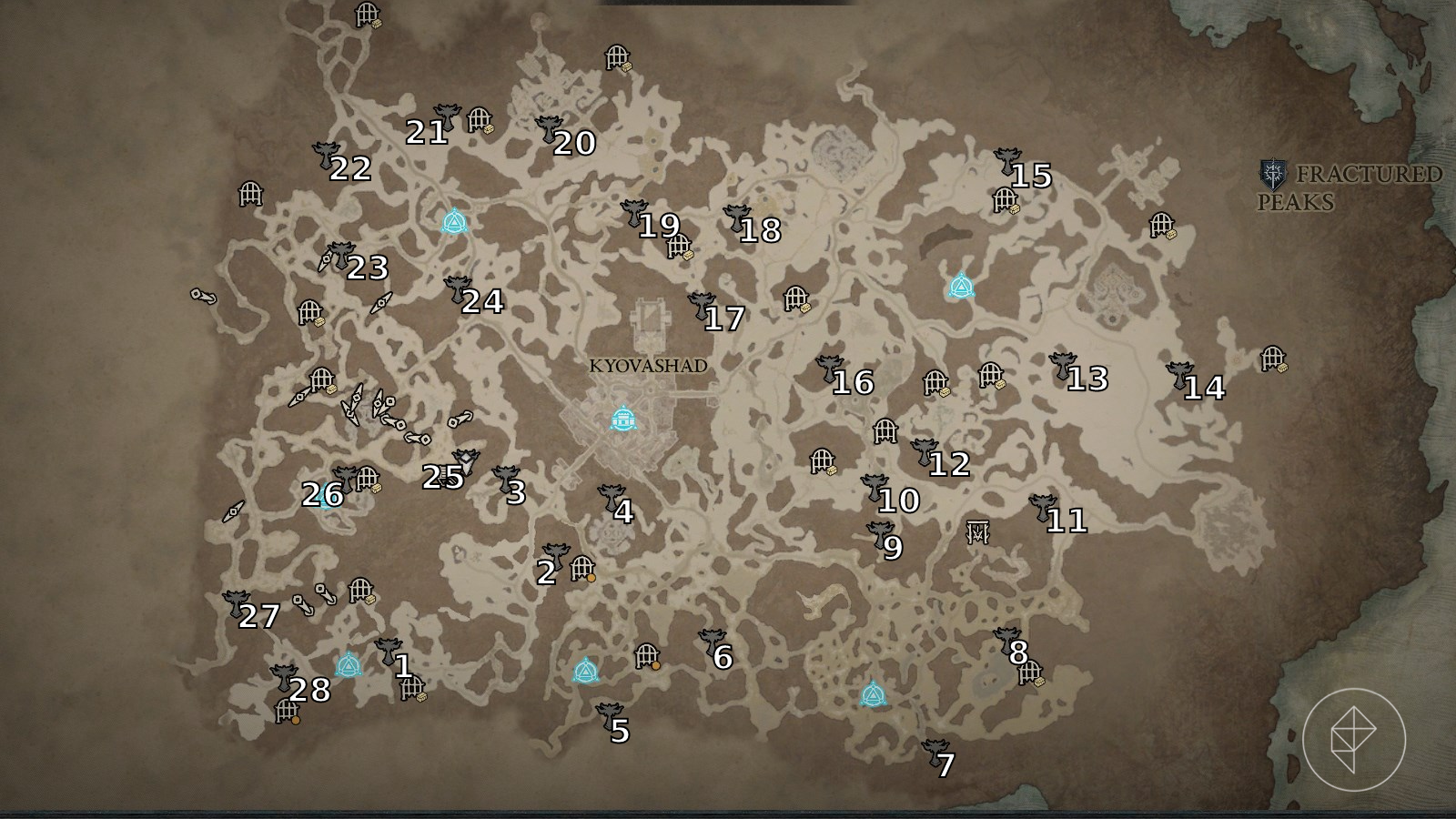Select the blue waypoint triangle near marker 28
Viewport: 1456px width, 819px height.
coord(347,665)
